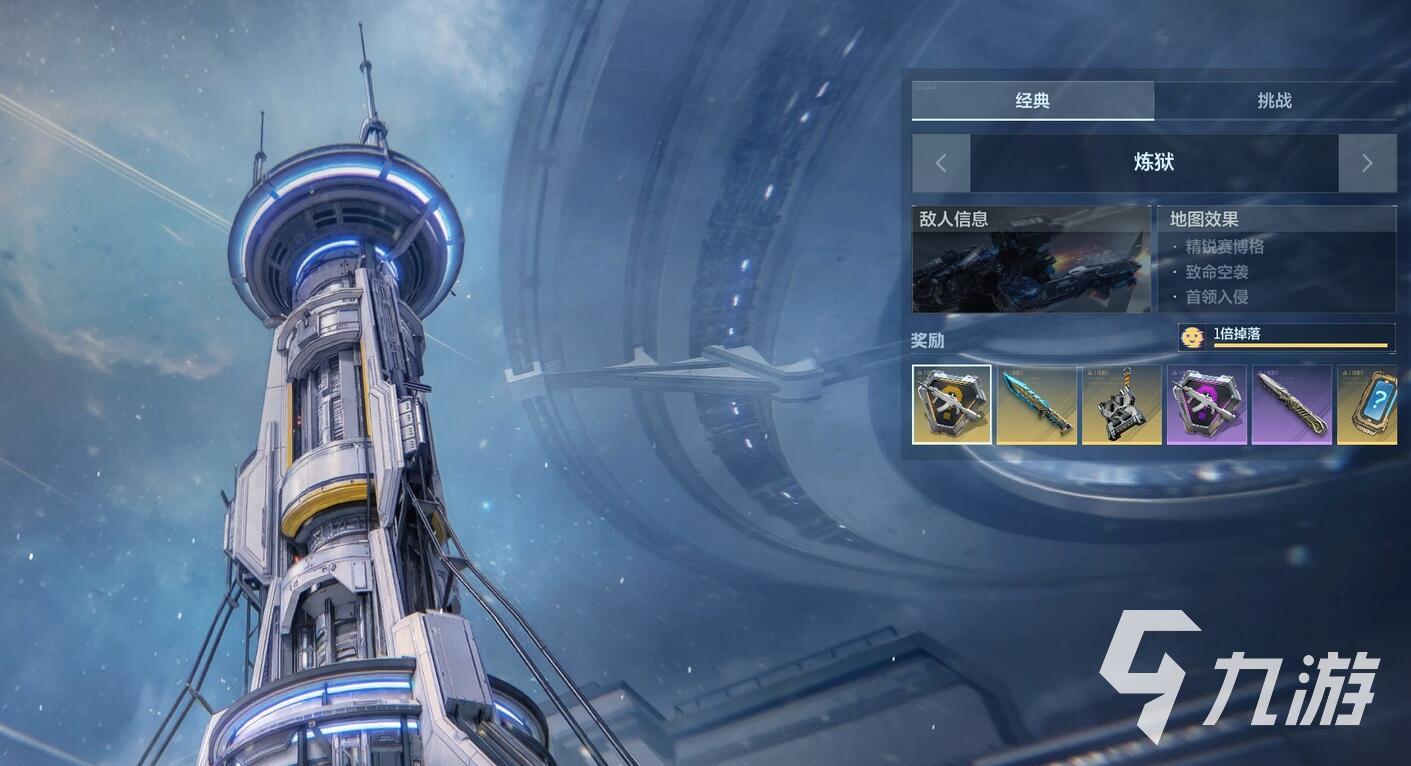1411x766 pixels.
Task: Switch to the 经典 (Classic) tab
Action: [1032, 101]
